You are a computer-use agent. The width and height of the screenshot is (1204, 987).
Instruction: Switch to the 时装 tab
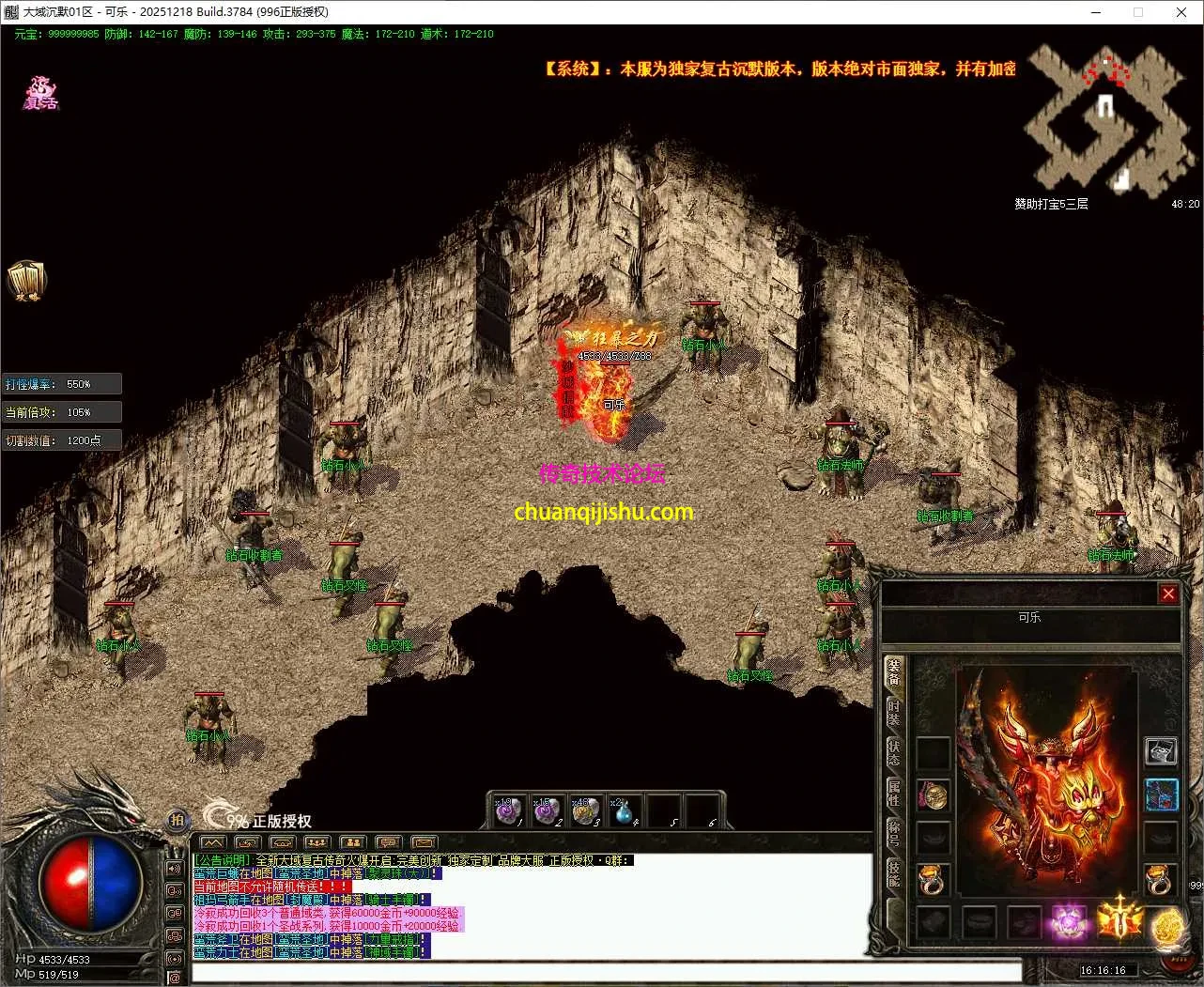point(893,712)
